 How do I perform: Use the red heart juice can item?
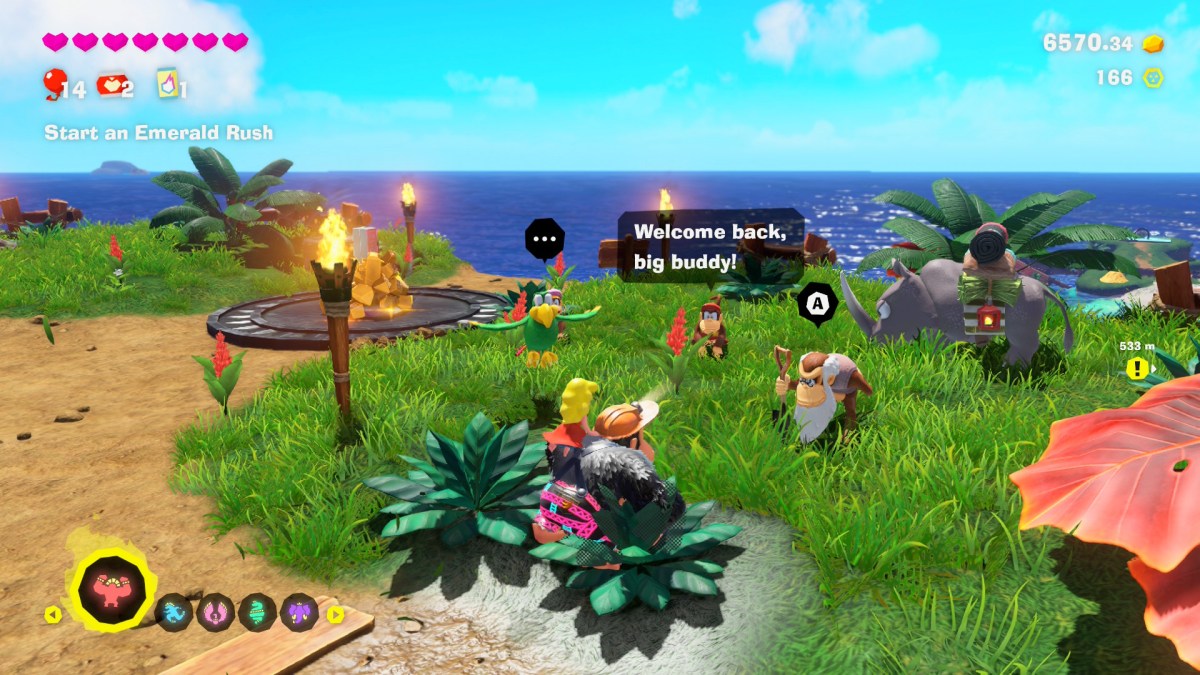coord(108,85)
